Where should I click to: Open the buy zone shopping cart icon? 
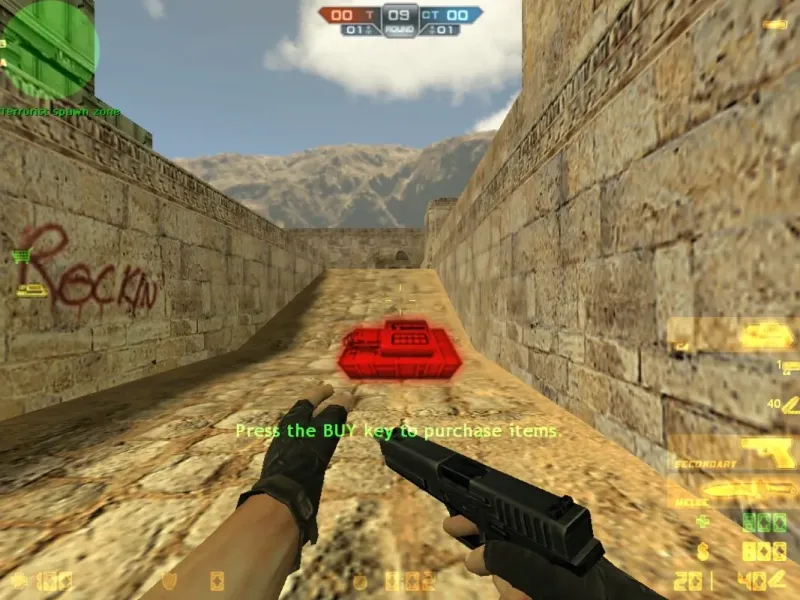point(20,256)
